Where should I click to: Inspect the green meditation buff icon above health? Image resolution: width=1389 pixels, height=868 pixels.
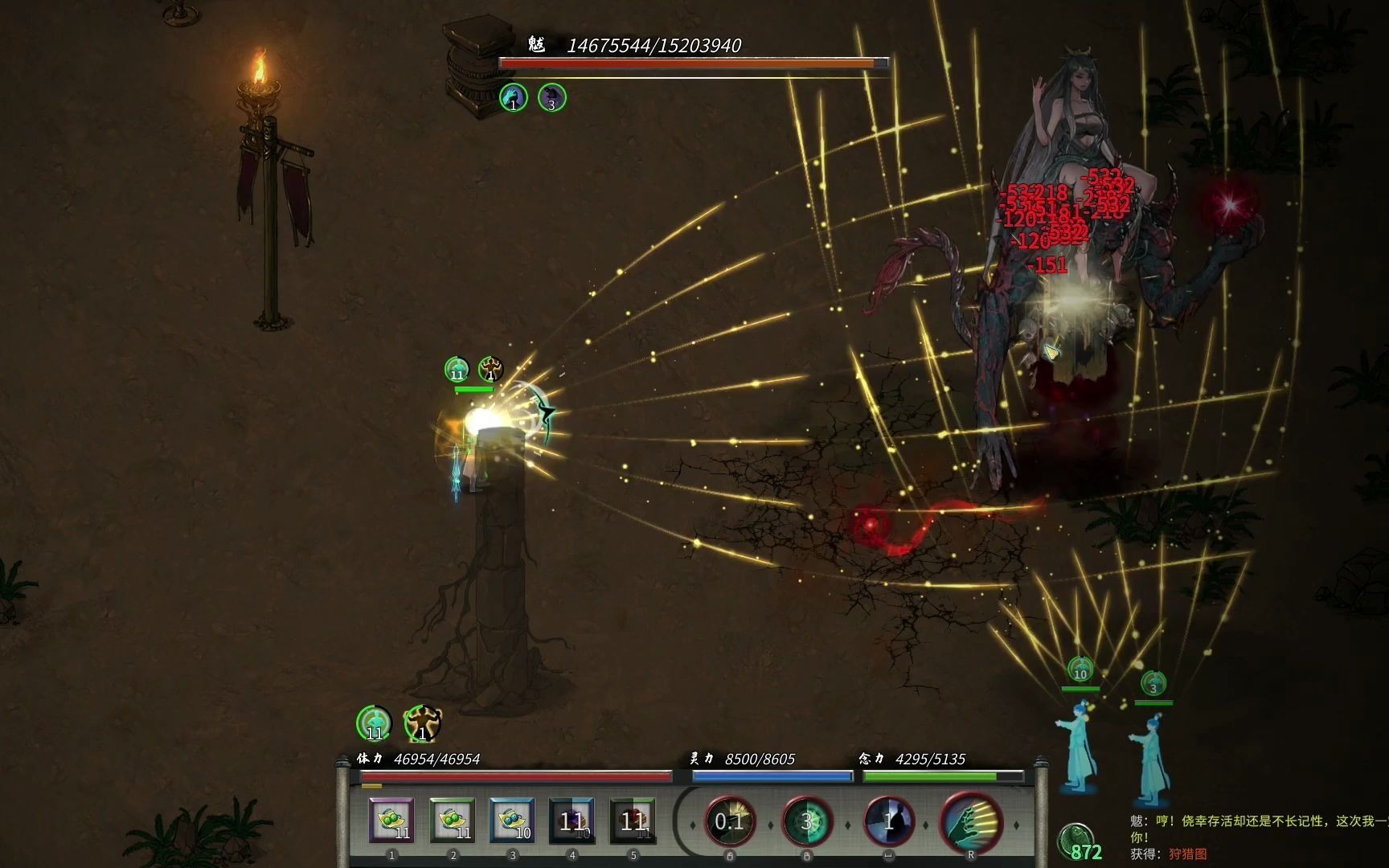tap(374, 723)
